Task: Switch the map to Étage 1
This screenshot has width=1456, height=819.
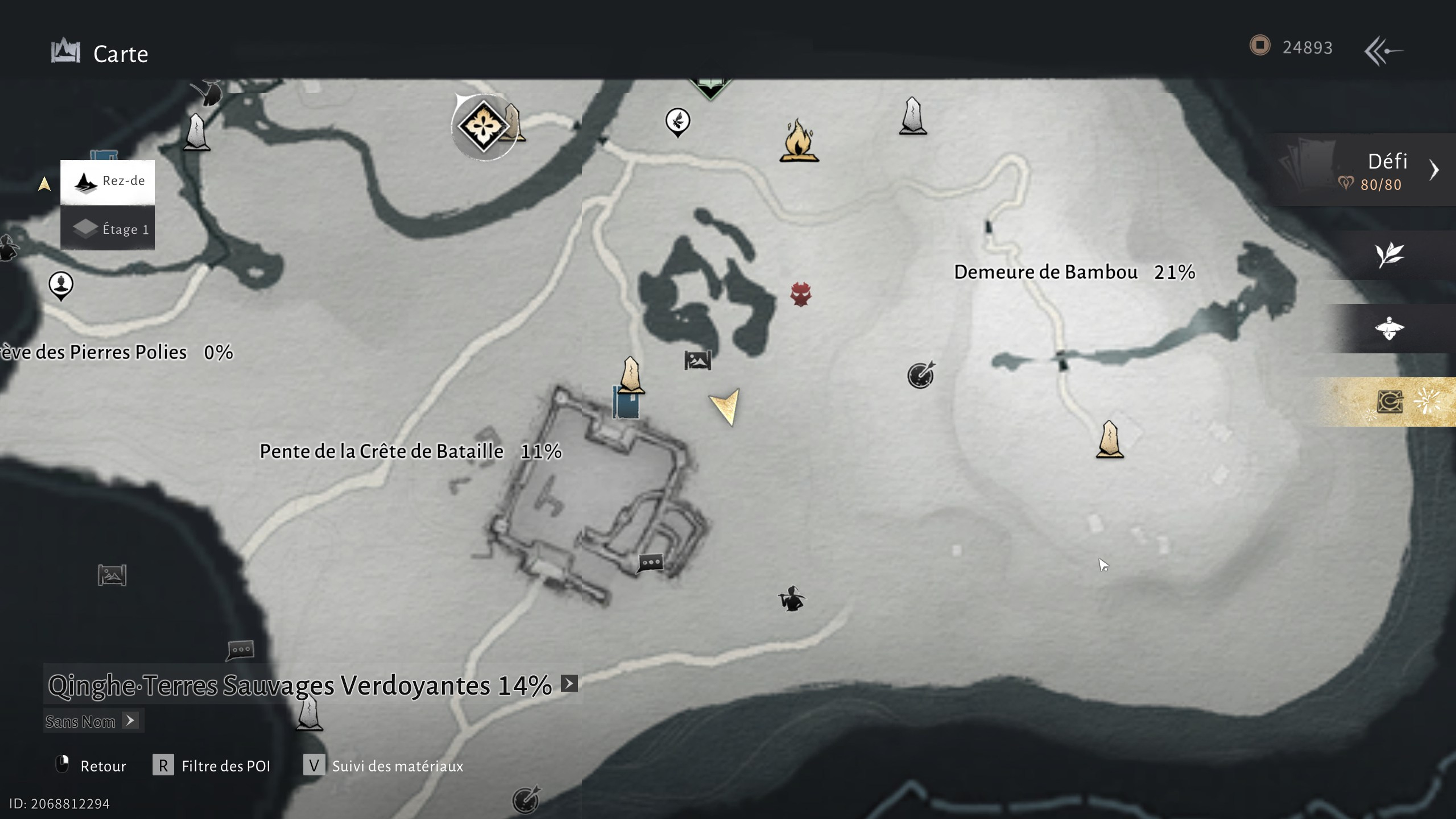Action: (x=107, y=228)
